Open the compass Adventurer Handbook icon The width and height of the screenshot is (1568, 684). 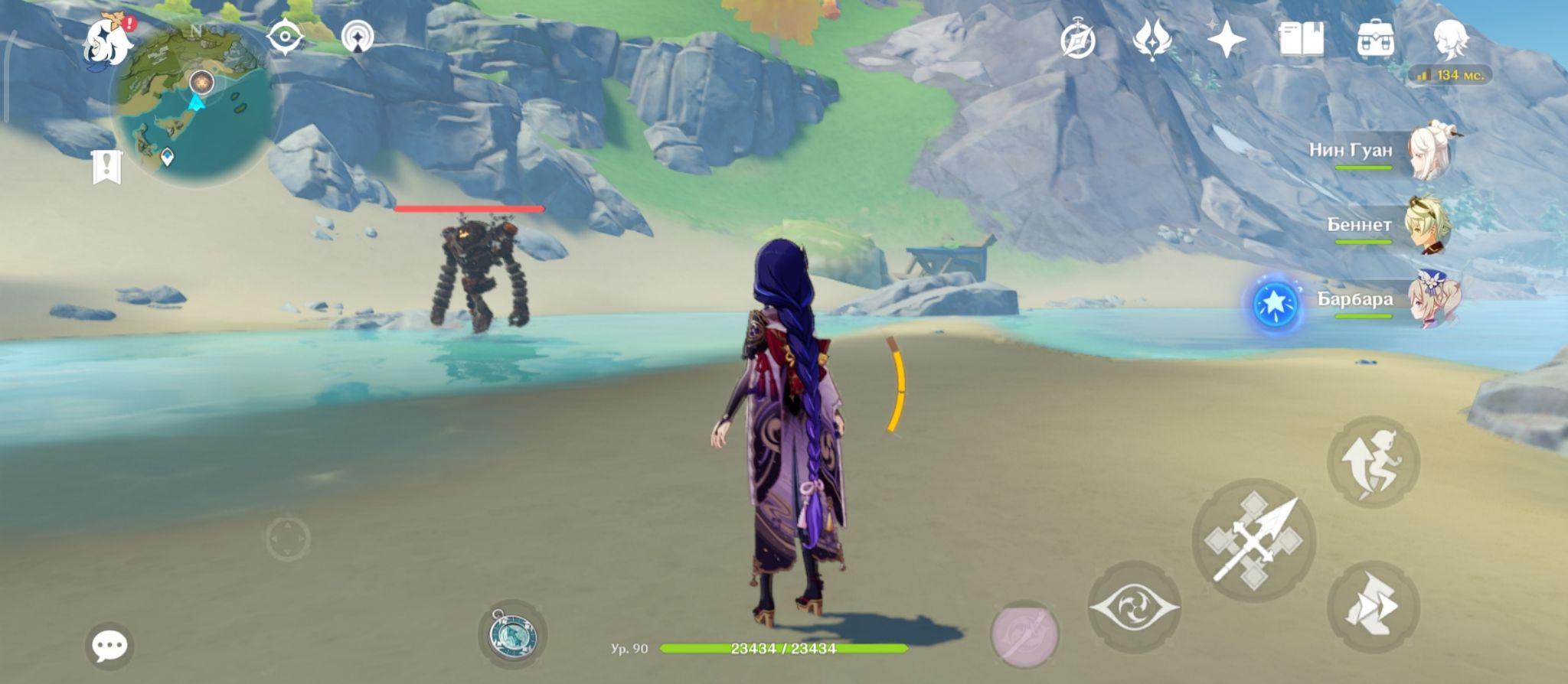pyautogui.click(x=1077, y=40)
